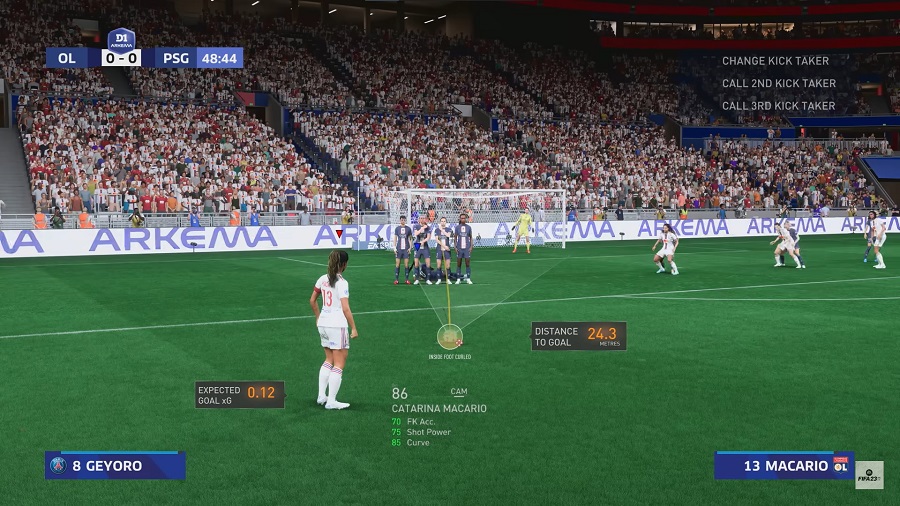Choose Call 2nd Kick Taker
Screen dimensions: 900x506
click(778, 83)
